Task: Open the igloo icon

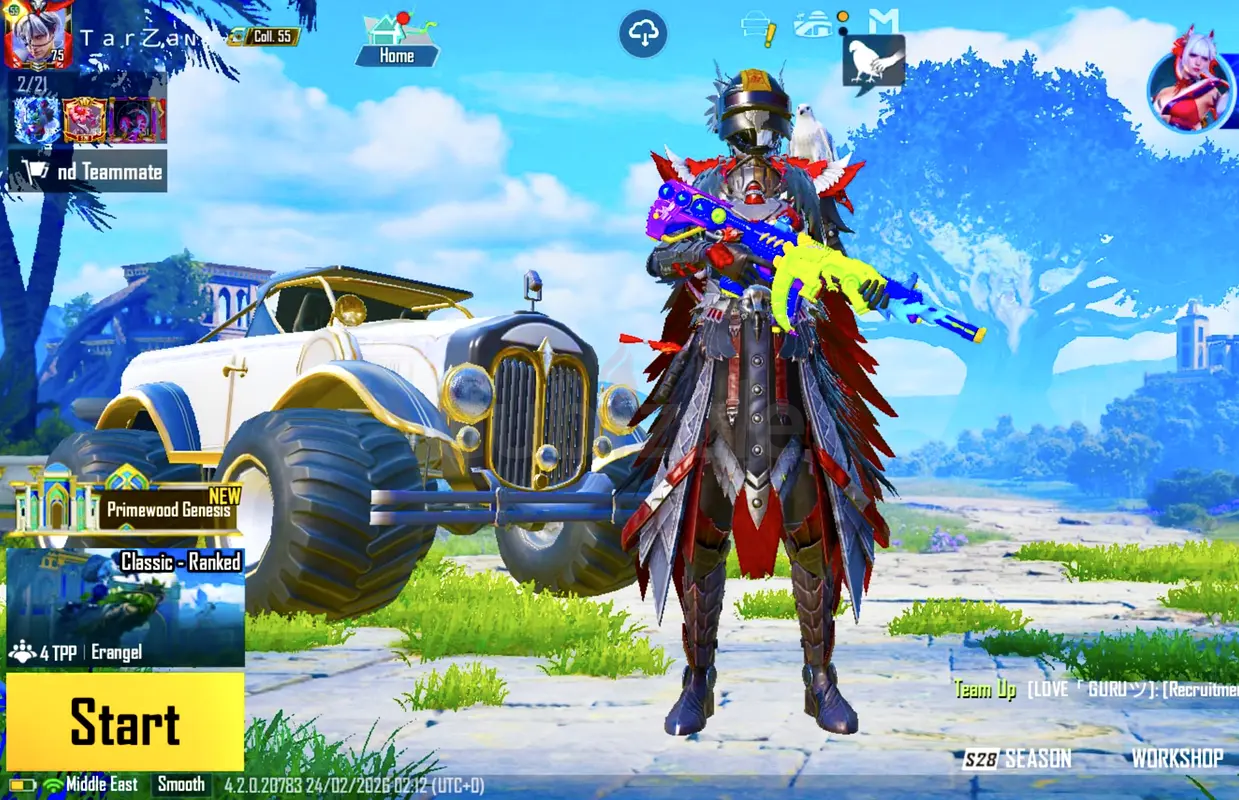Action: [815, 25]
